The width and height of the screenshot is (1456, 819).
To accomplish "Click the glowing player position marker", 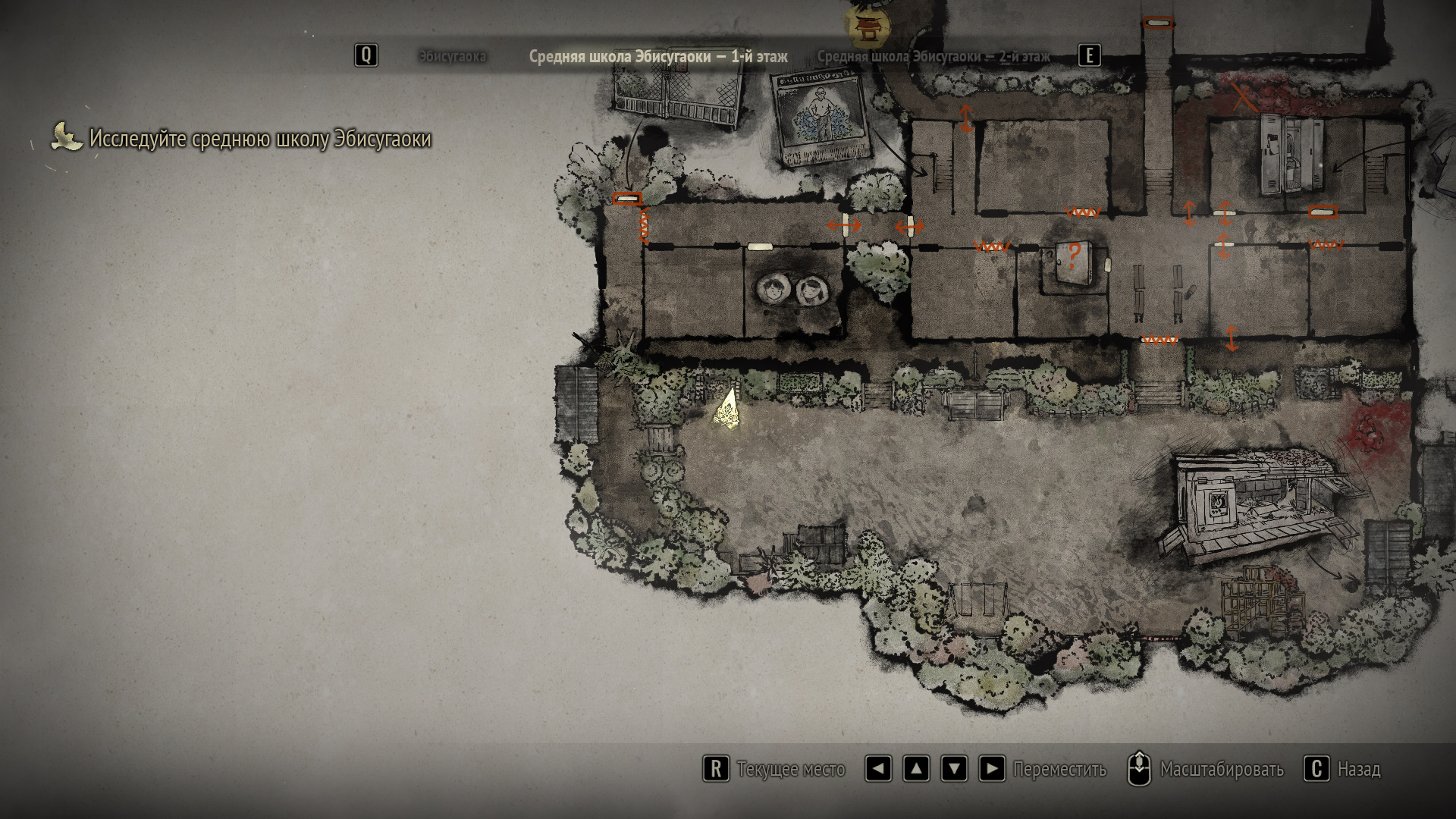I will [x=728, y=409].
